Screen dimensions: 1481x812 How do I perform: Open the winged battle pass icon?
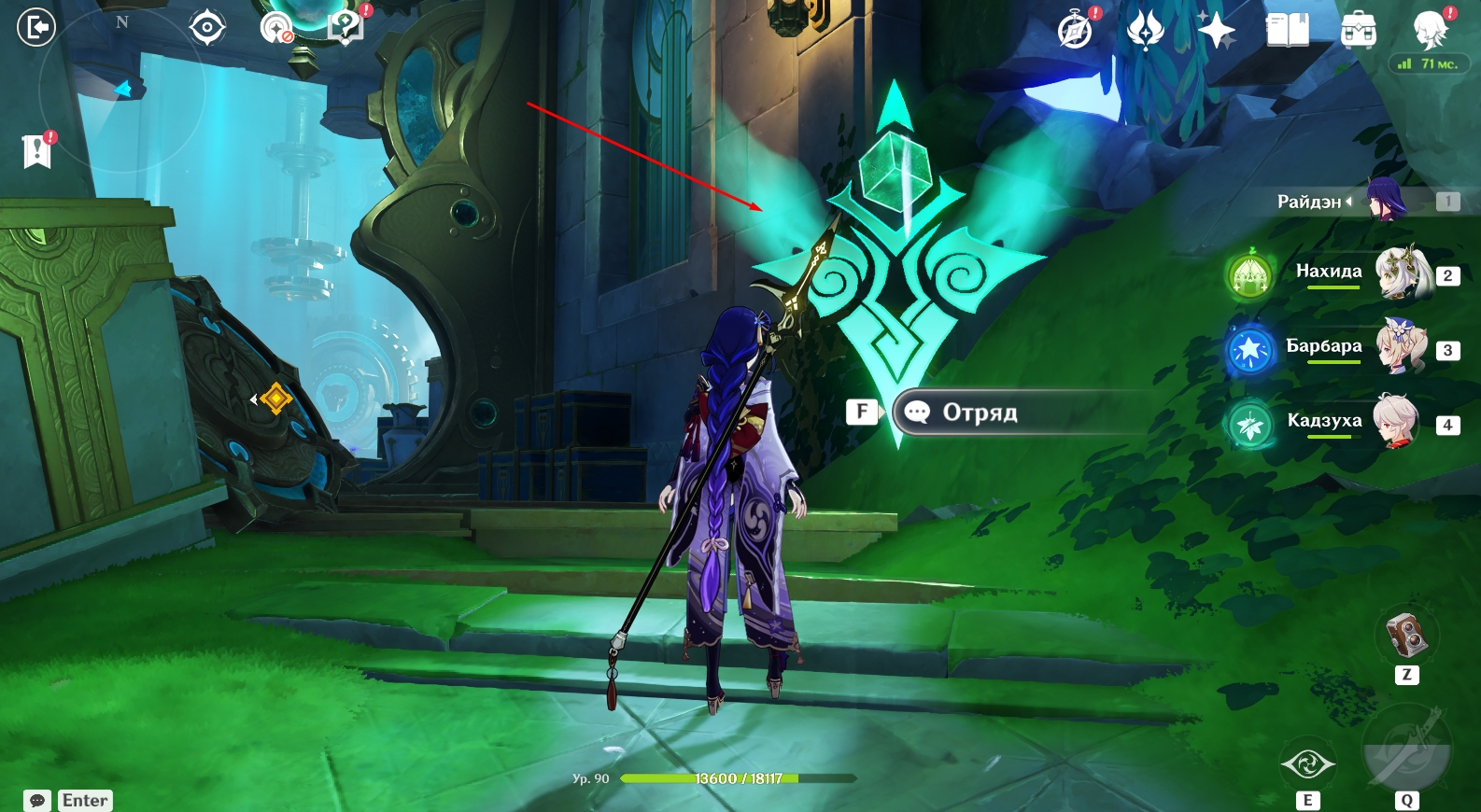pos(1145,30)
